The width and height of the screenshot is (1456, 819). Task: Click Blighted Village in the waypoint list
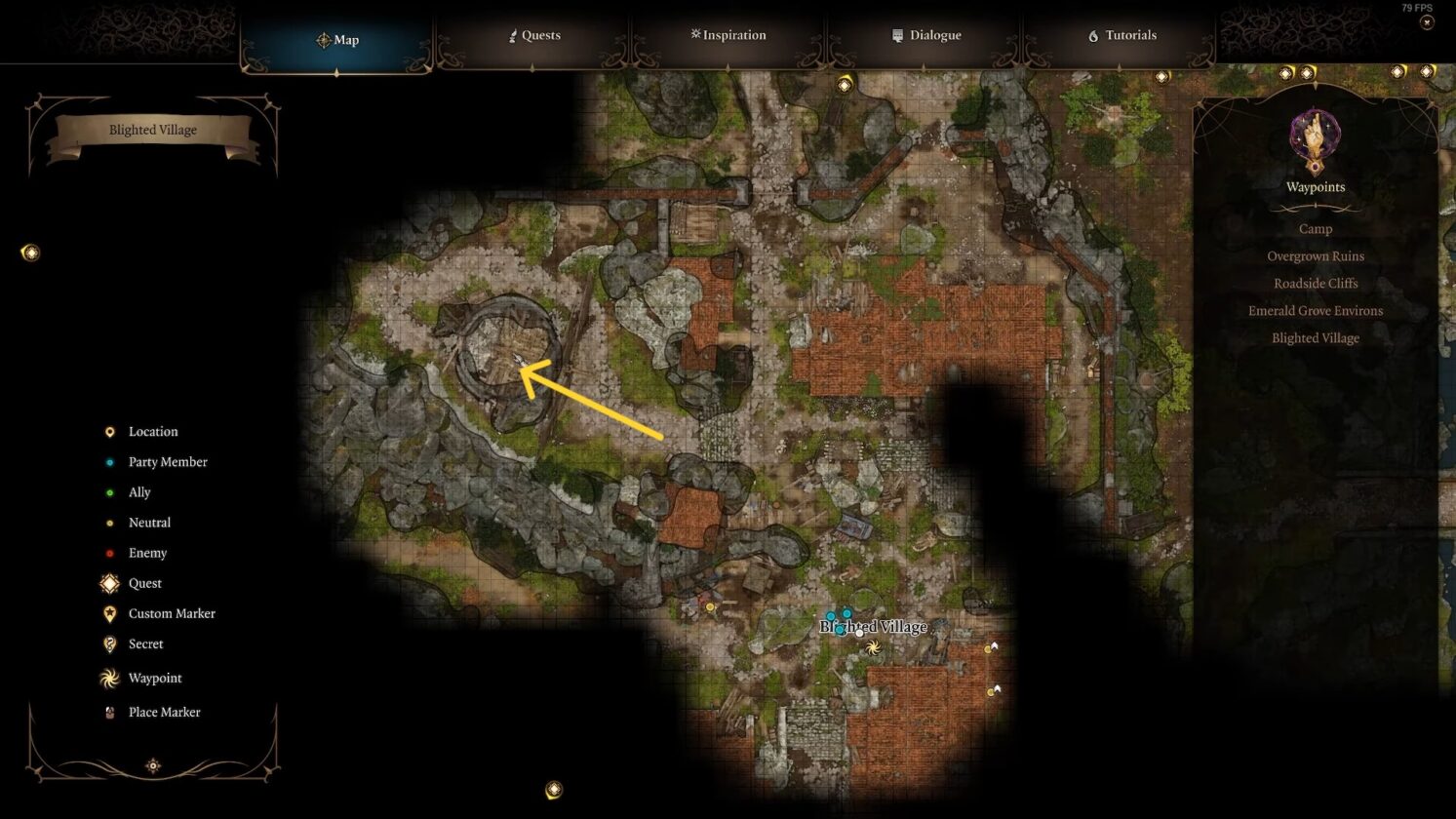(1315, 337)
